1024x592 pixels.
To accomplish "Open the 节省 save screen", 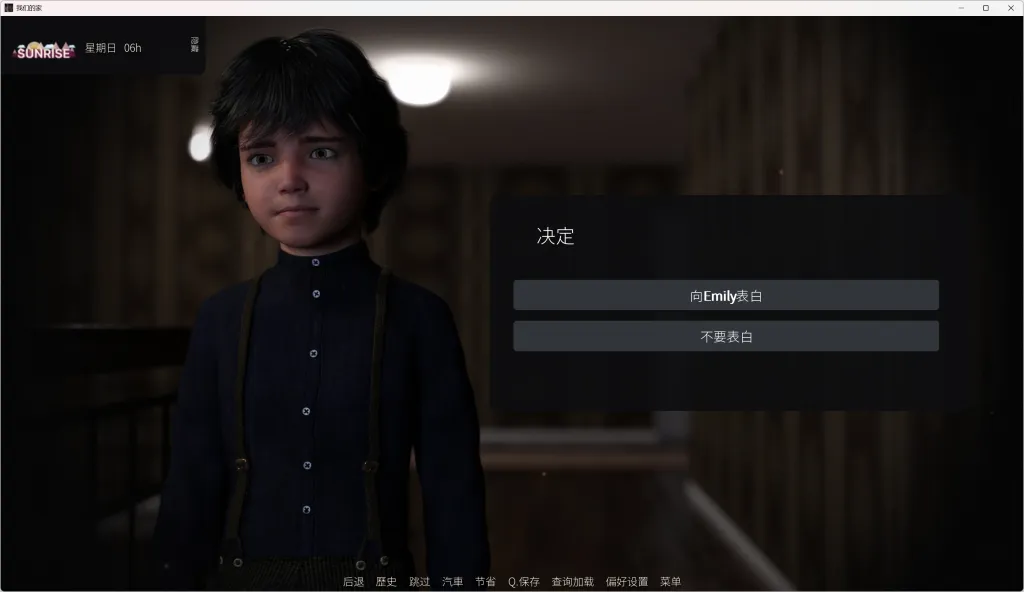I will [x=485, y=582].
